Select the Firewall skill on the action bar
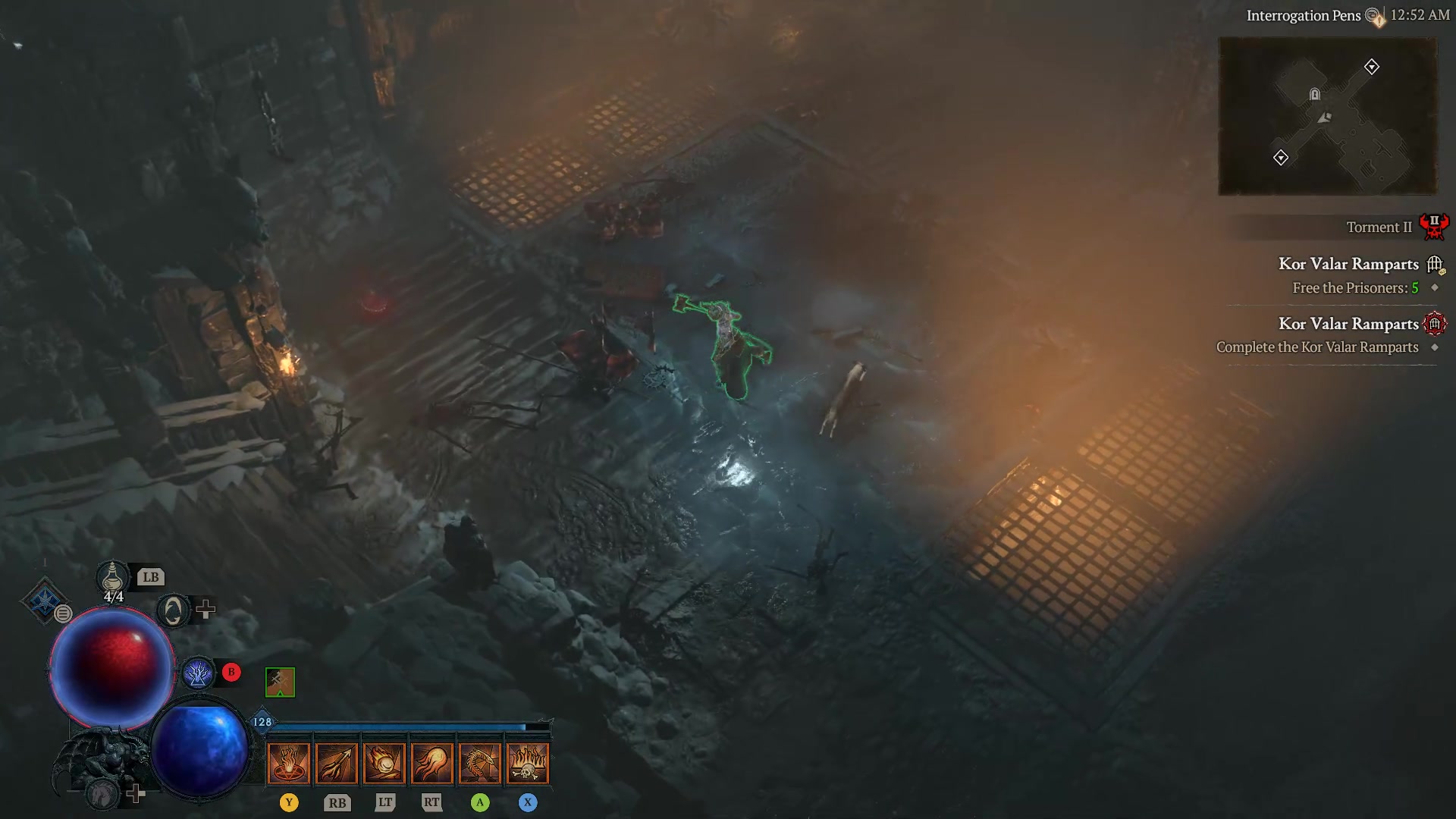Image resolution: width=1456 pixels, height=819 pixels. (x=289, y=762)
